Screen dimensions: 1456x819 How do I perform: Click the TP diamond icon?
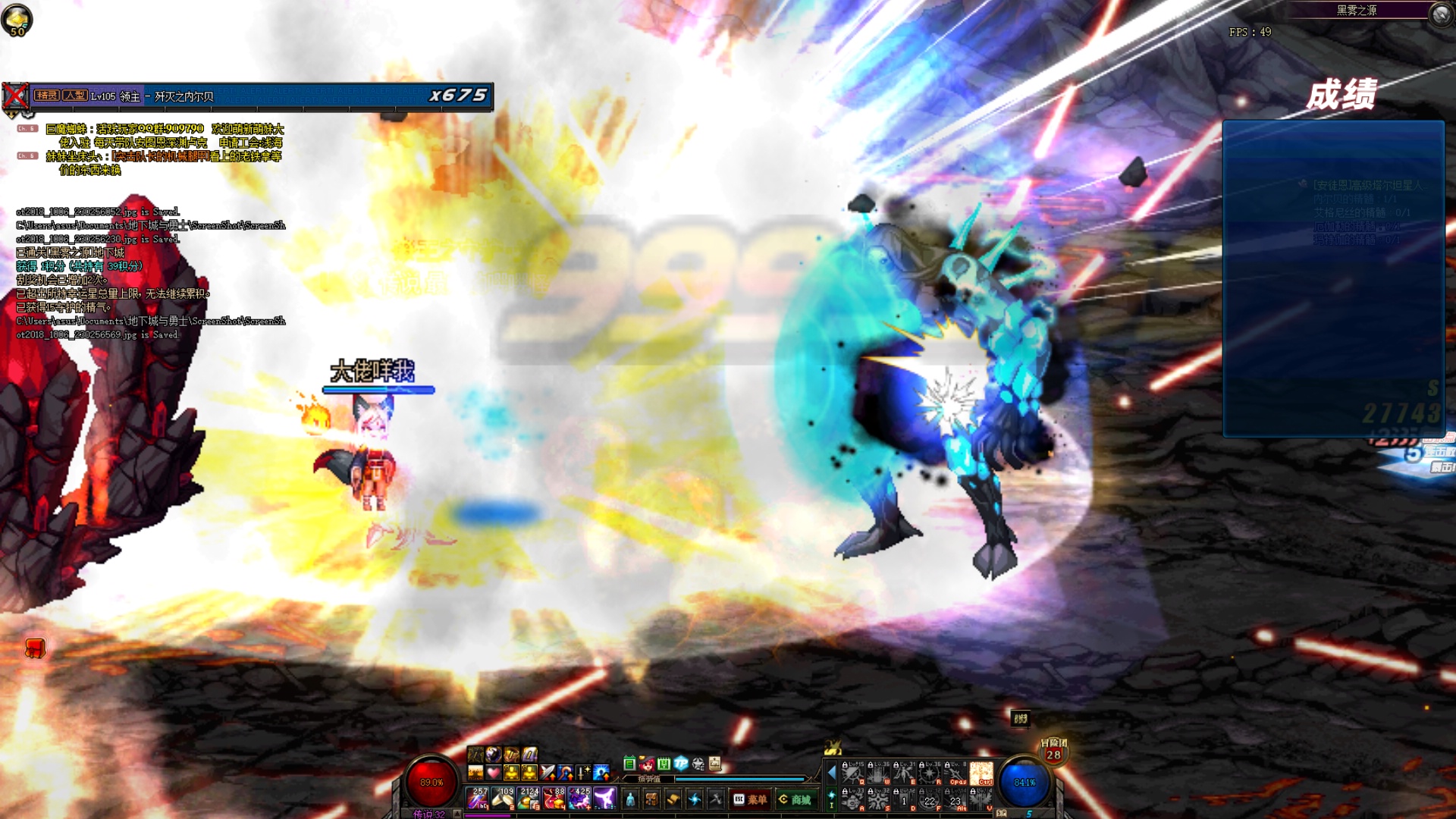click(680, 764)
